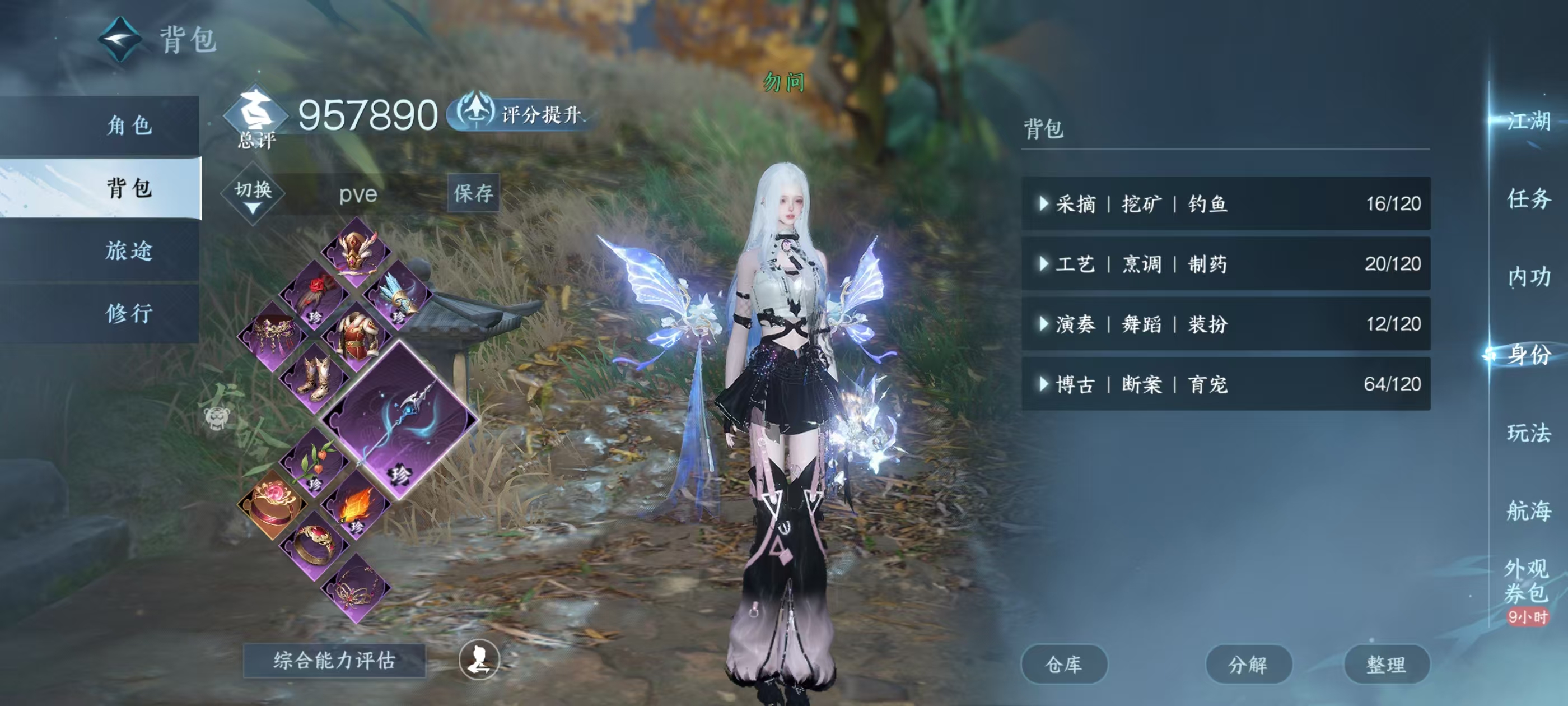Switch to the 角色 tab
The height and width of the screenshot is (706, 1568).
coord(128,126)
